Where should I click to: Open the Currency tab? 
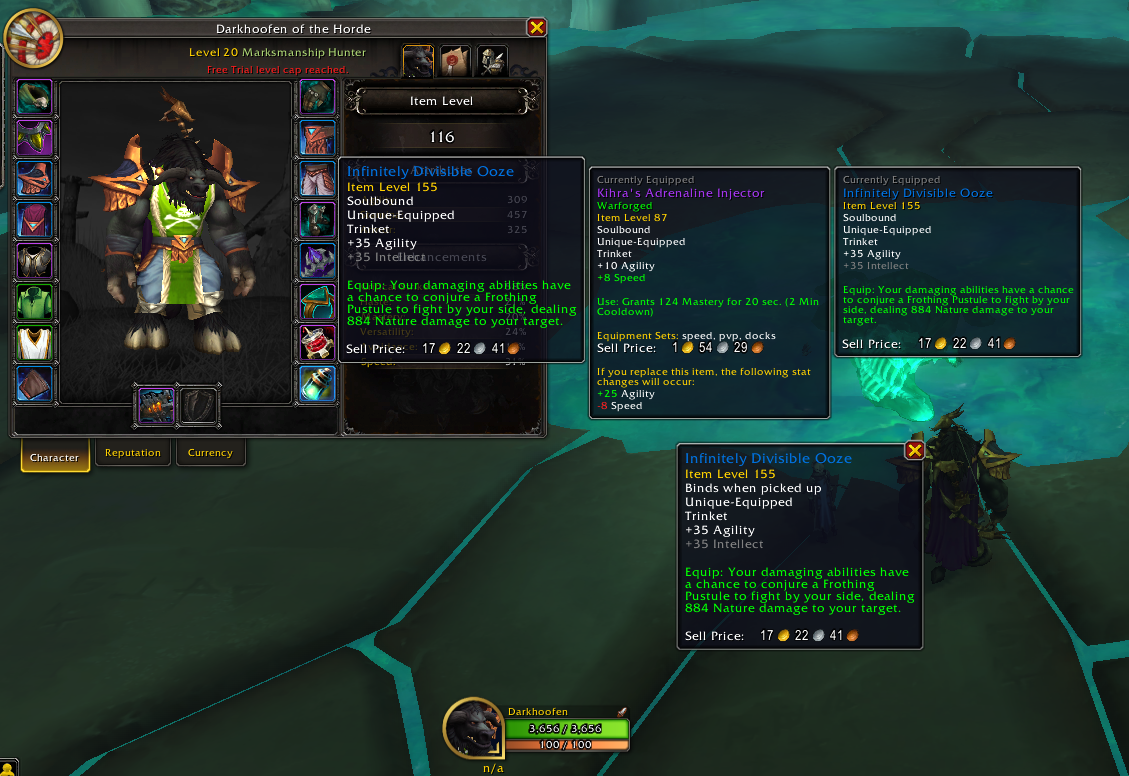[210, 453]
